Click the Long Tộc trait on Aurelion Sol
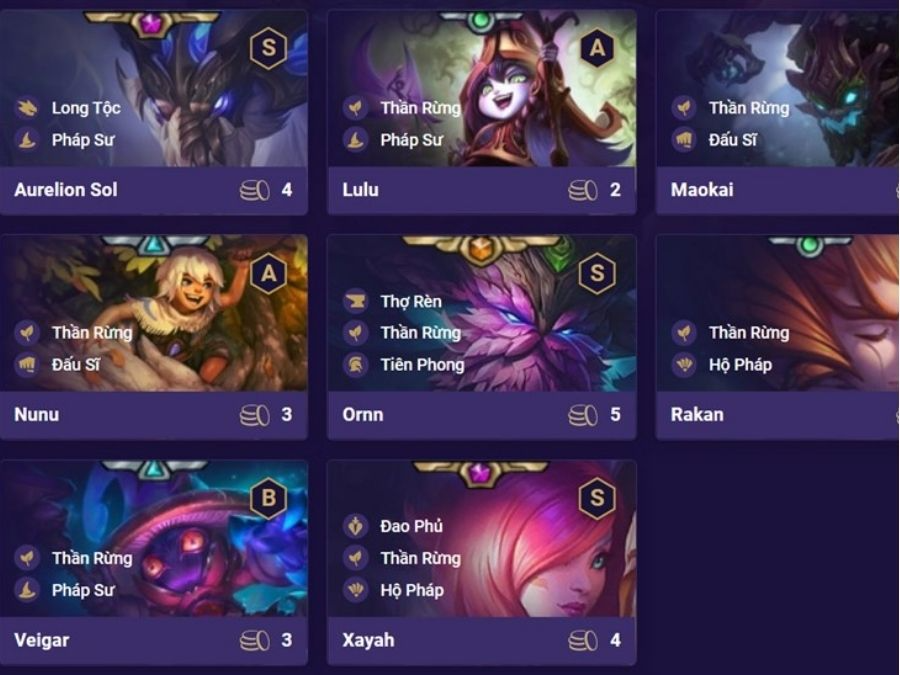900x675 pixels. click(85, 108)
